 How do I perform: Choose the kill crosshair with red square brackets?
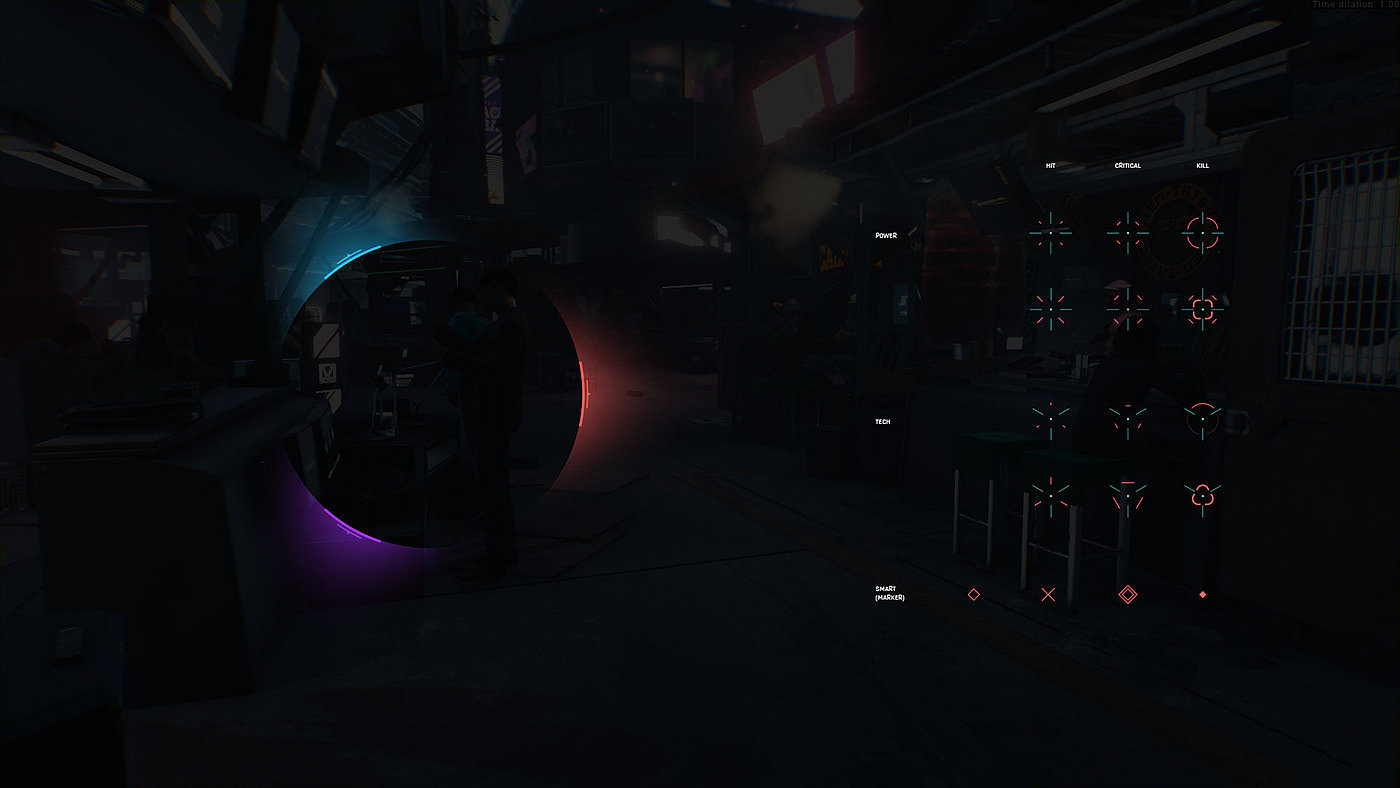[1202, 309]
